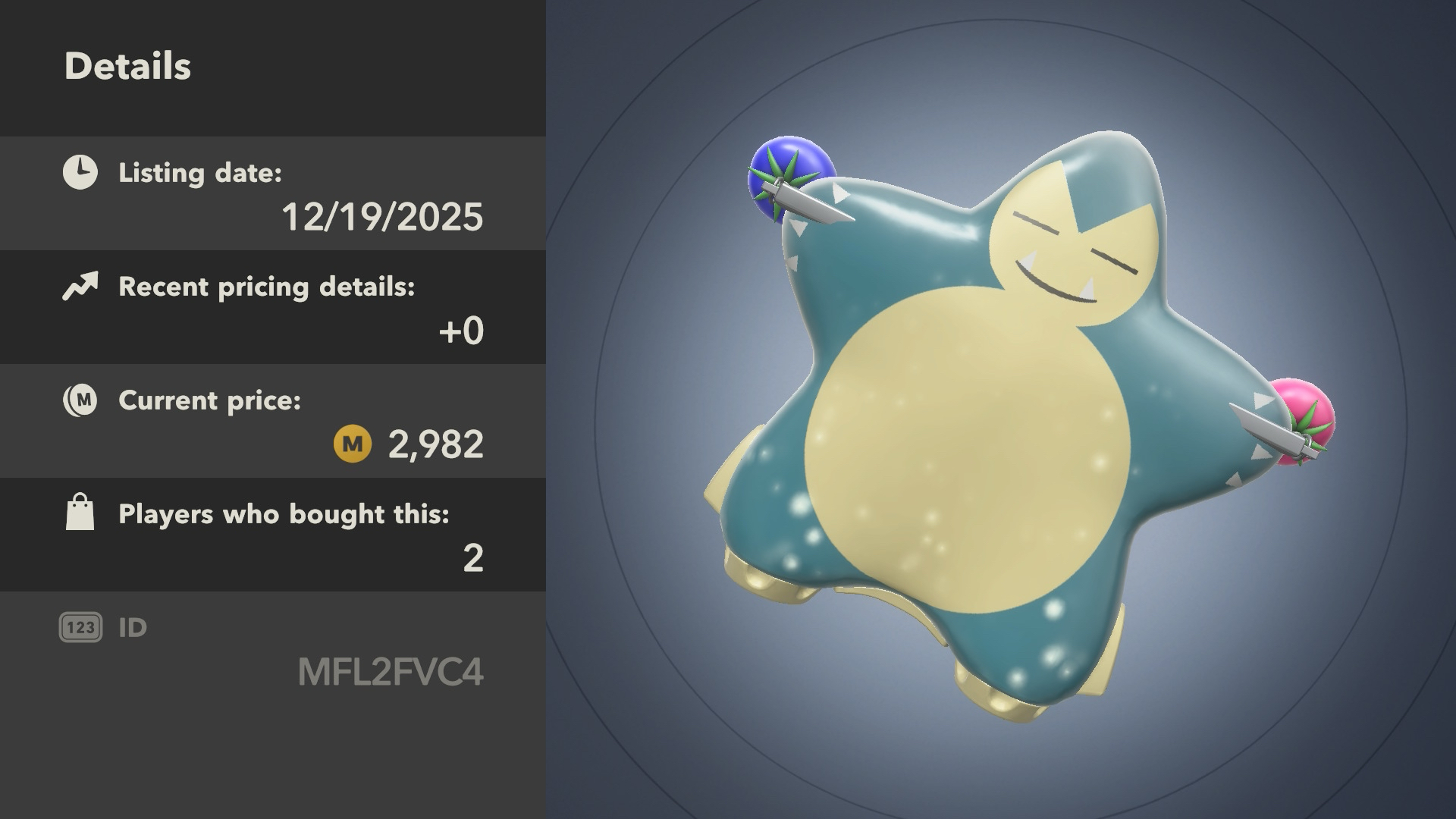Choose the Players who bought this row
Viewport: 1456px width, 819px height.
[273, 535]
